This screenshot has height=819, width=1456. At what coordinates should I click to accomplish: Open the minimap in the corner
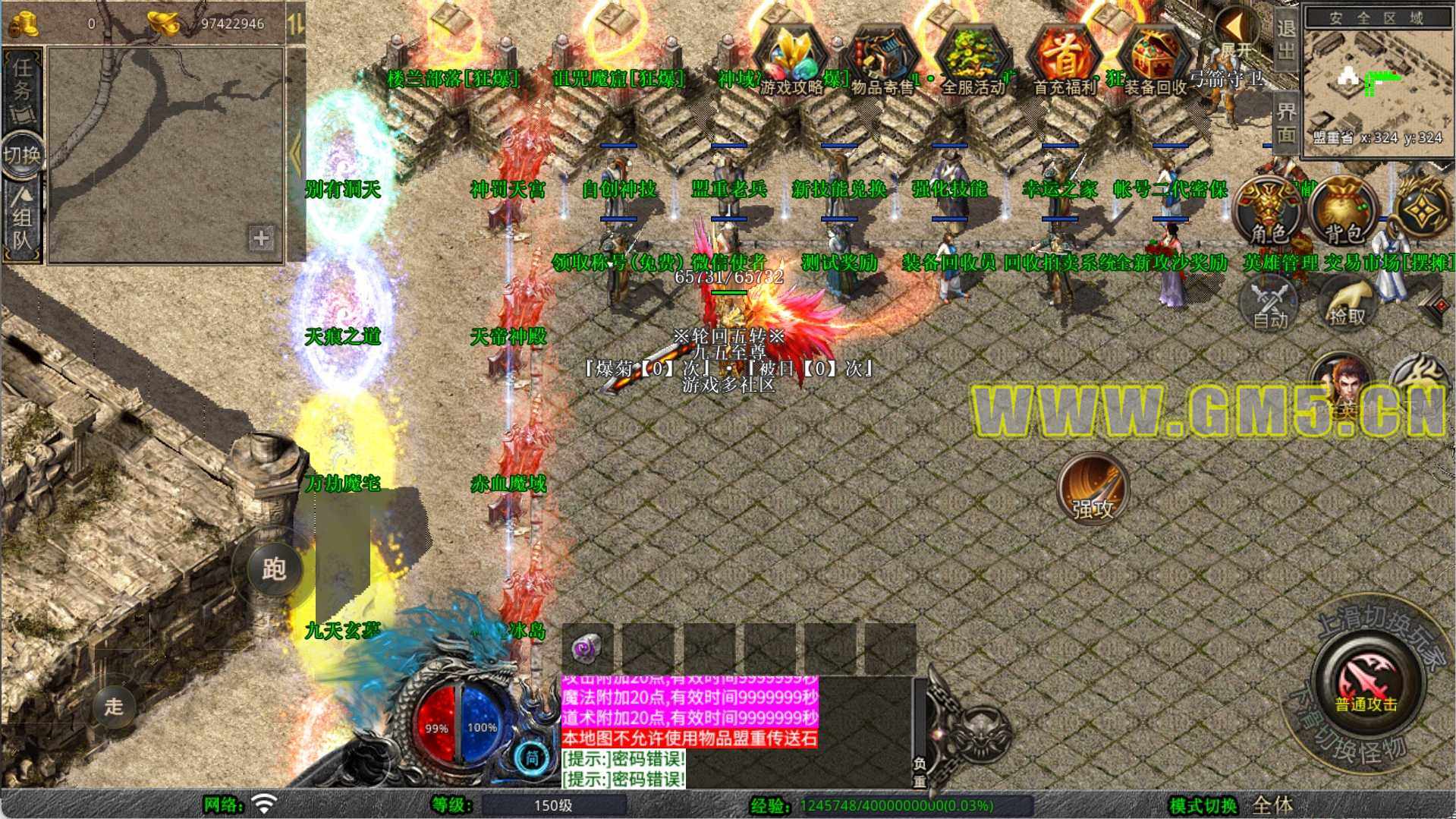coord(1376,80)
